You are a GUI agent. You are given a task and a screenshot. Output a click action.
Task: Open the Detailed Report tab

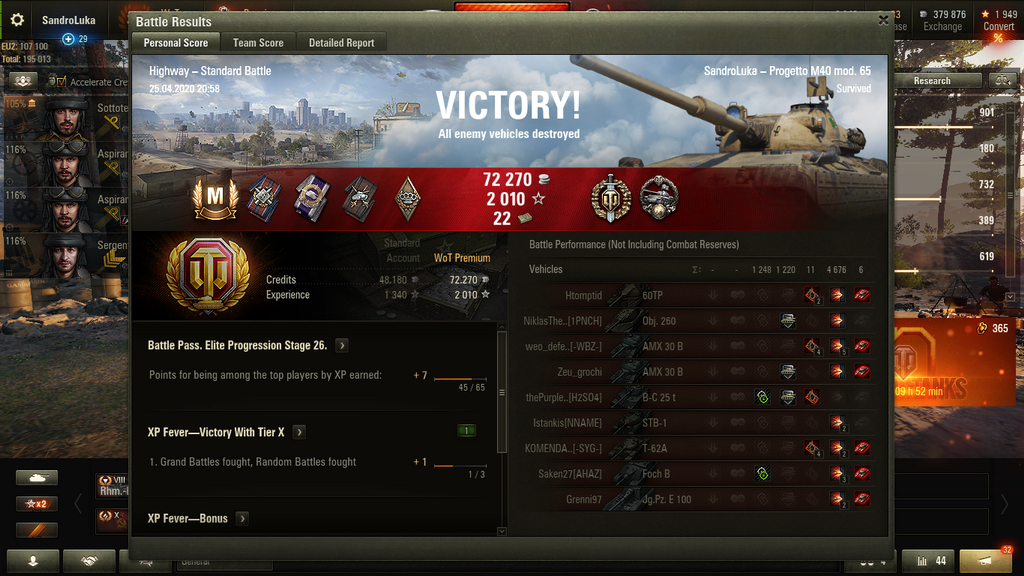tap(341, 43)
